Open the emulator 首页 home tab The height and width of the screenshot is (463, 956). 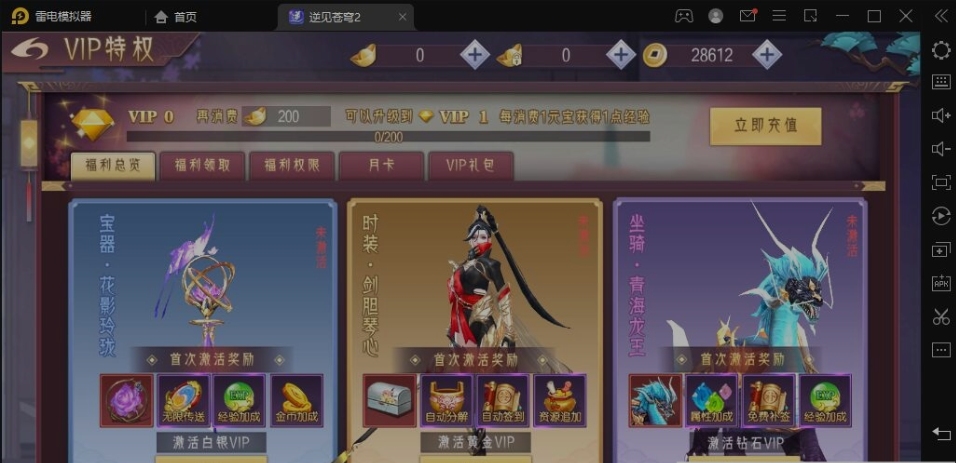[x=175, y=16]
